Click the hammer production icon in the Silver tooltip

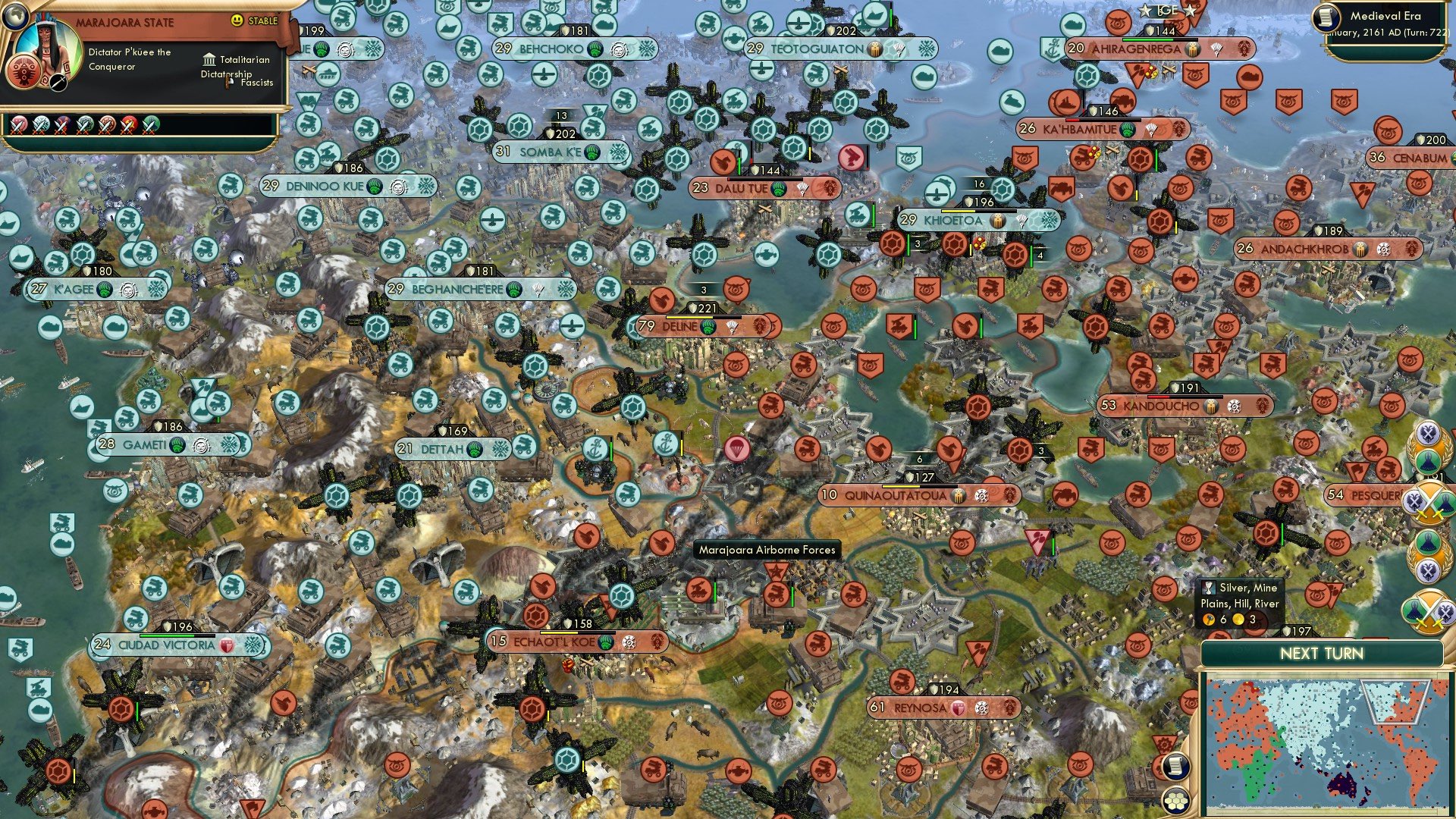pos(1207,619)
